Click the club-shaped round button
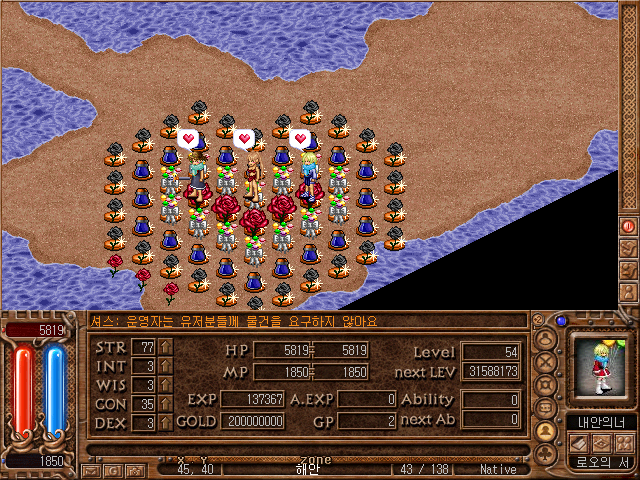640x480 pixels. (546, 453)
